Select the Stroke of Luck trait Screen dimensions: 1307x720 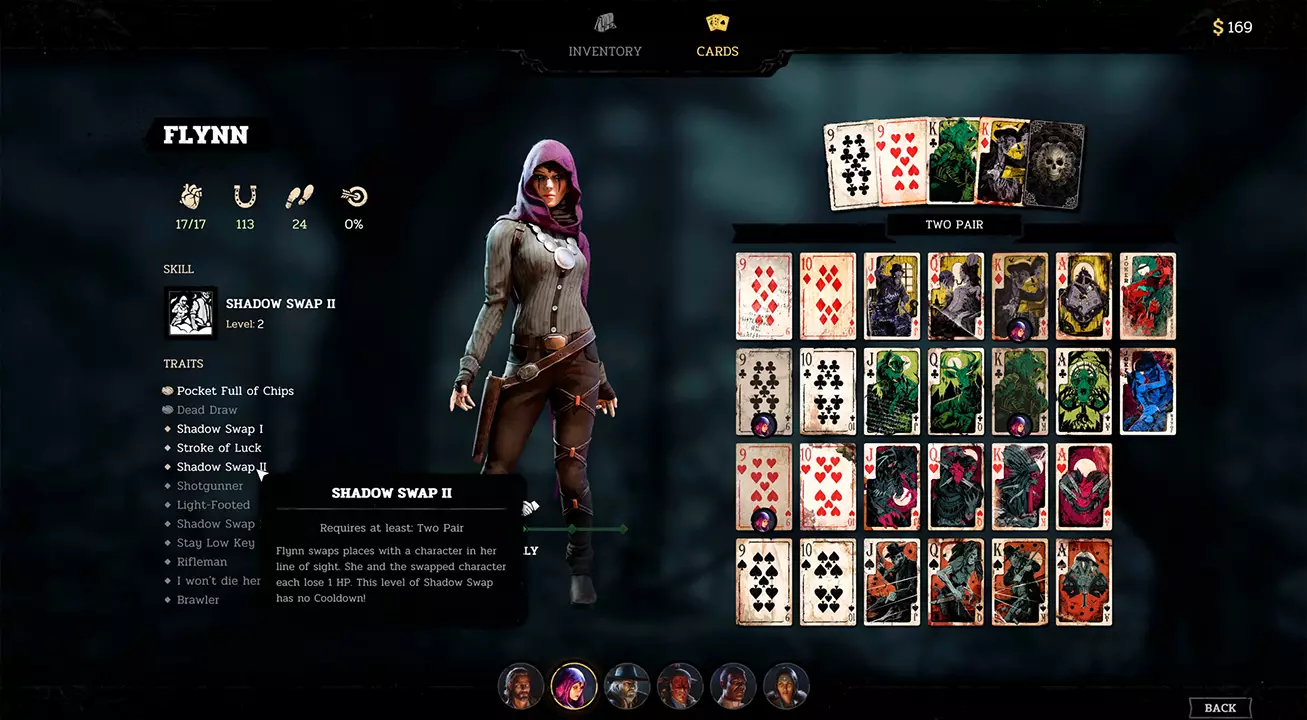pyautogui.click(x=219, y=447)
